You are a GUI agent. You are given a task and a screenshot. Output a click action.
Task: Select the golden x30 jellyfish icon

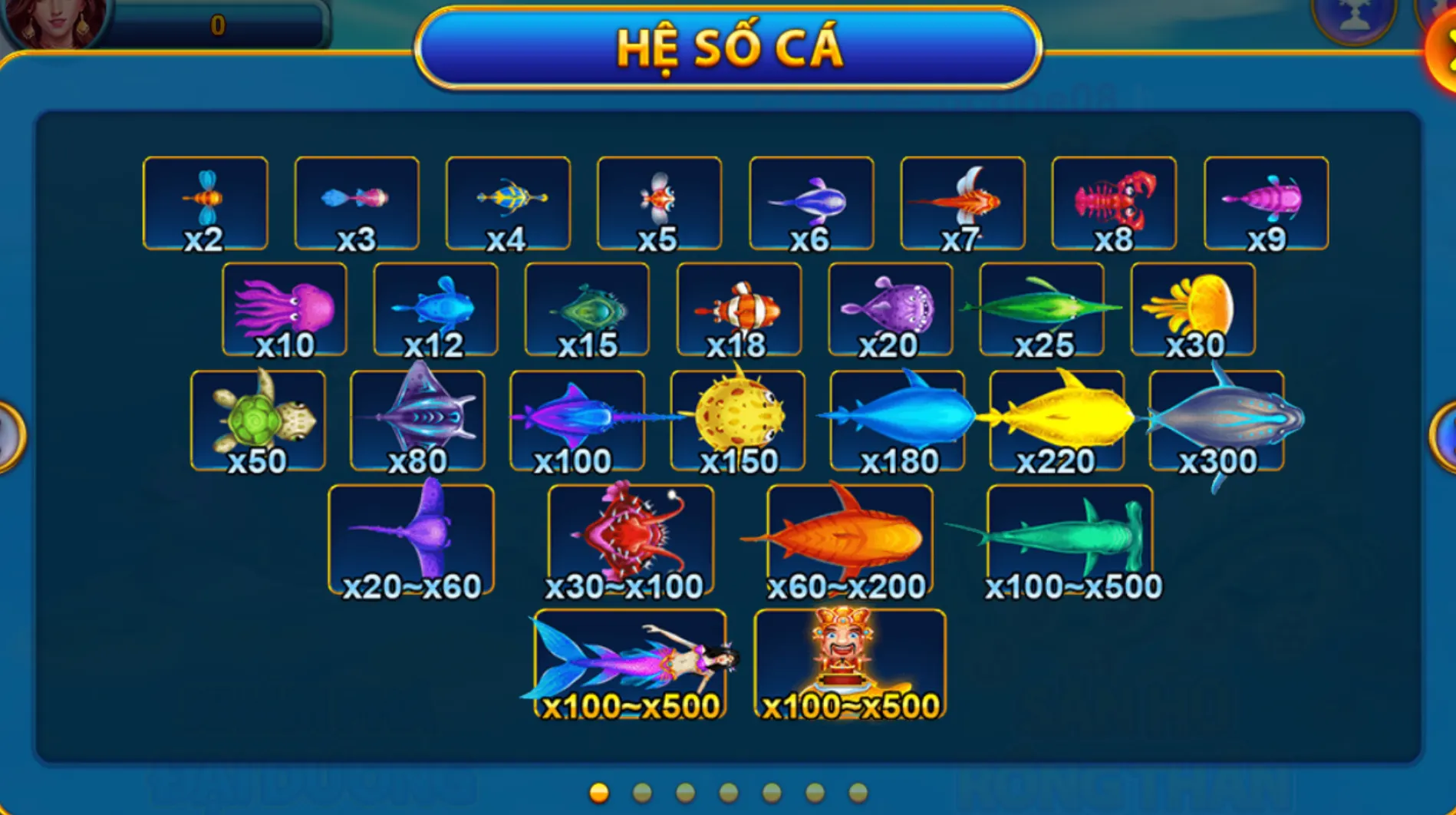point(1193,307)
